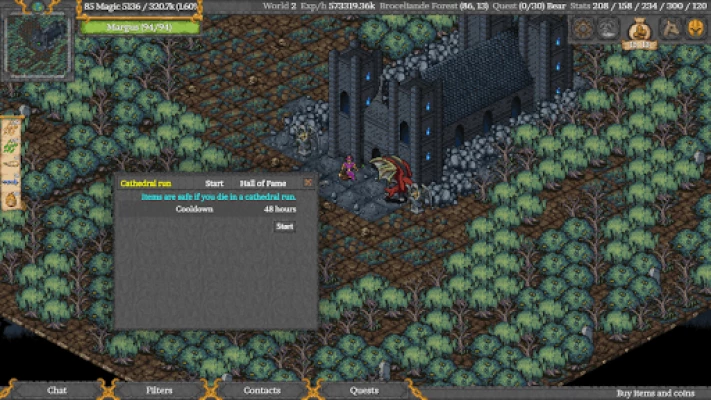Open the gold coin bag inventory
Image resolution: width=711 pixels, height=400 pixels.
click(639, 31)
